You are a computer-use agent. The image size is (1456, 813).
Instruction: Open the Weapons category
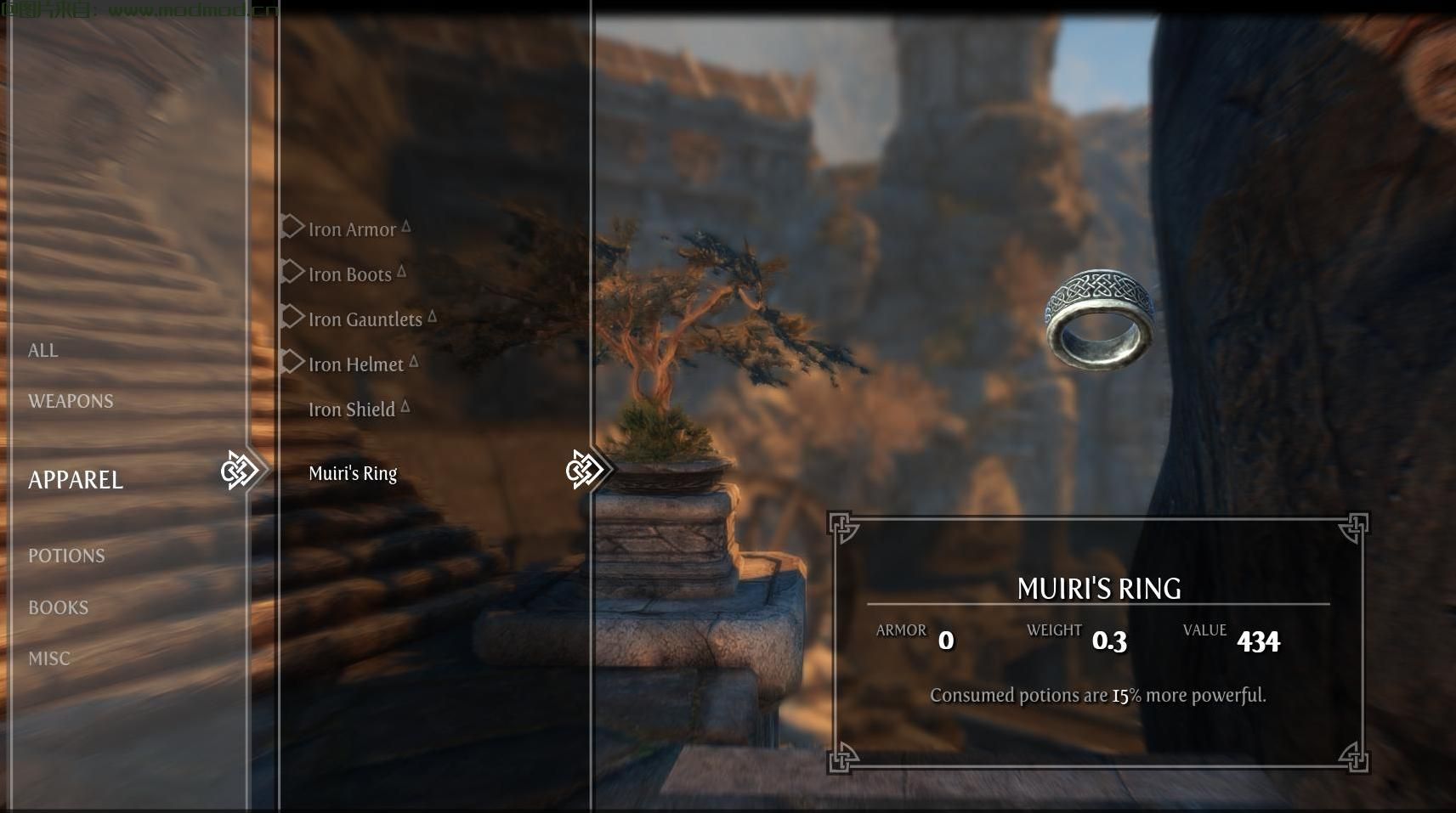coord(71,401)
